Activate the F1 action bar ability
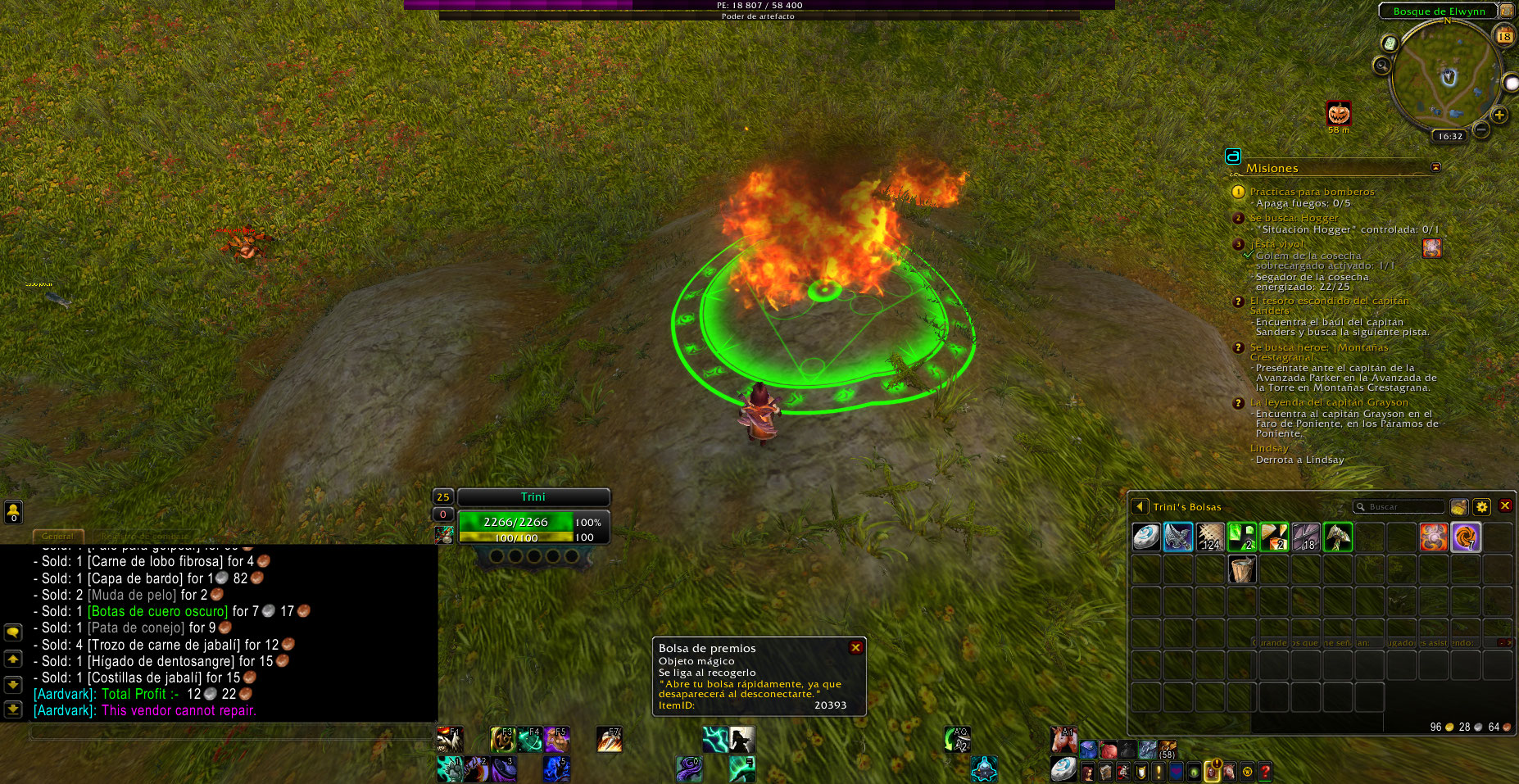This screenshot has width=1519, height=784. [x=449, y=740]
